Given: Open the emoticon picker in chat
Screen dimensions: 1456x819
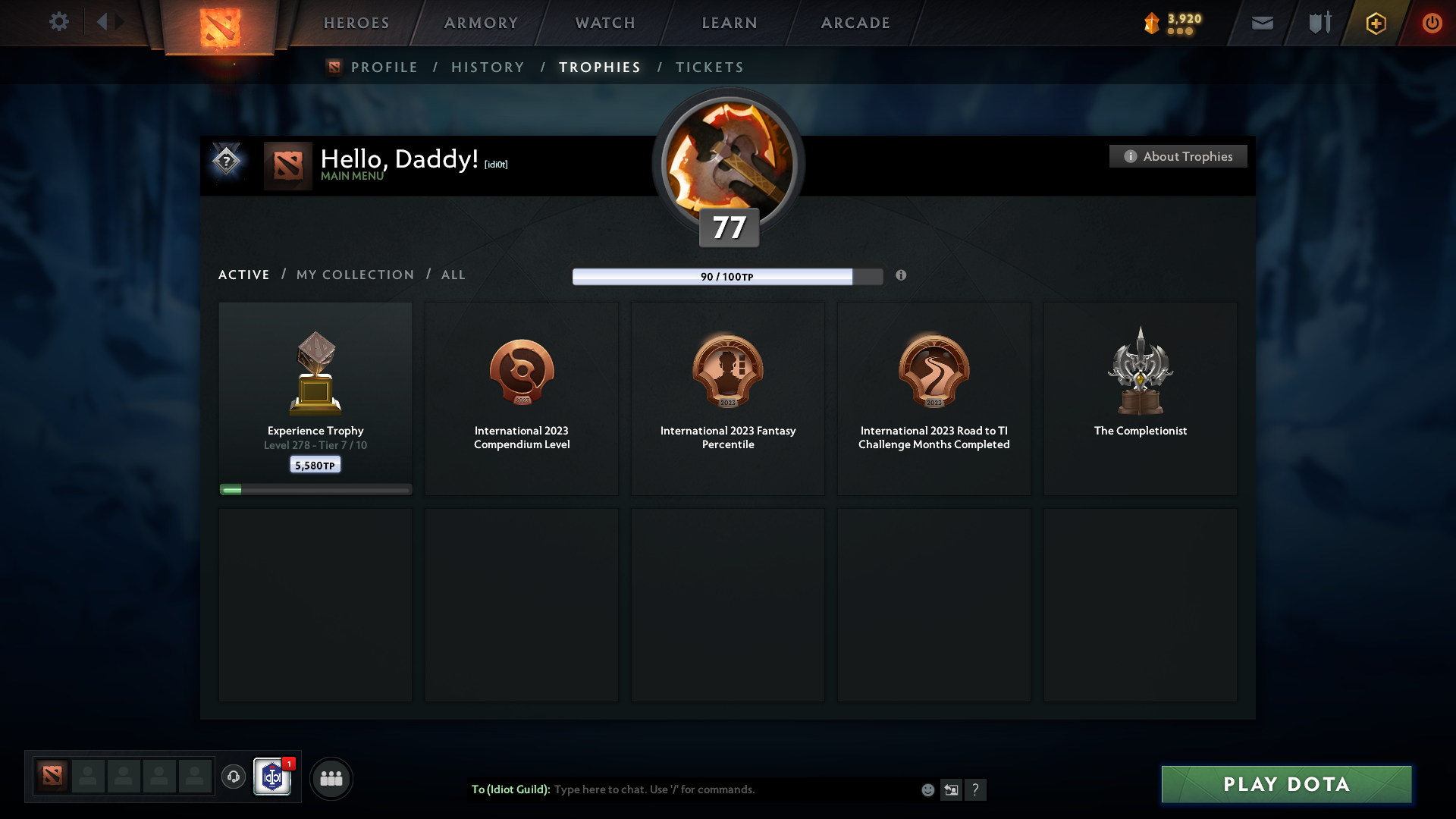Looking at the screenshot, I should (928, 789).
